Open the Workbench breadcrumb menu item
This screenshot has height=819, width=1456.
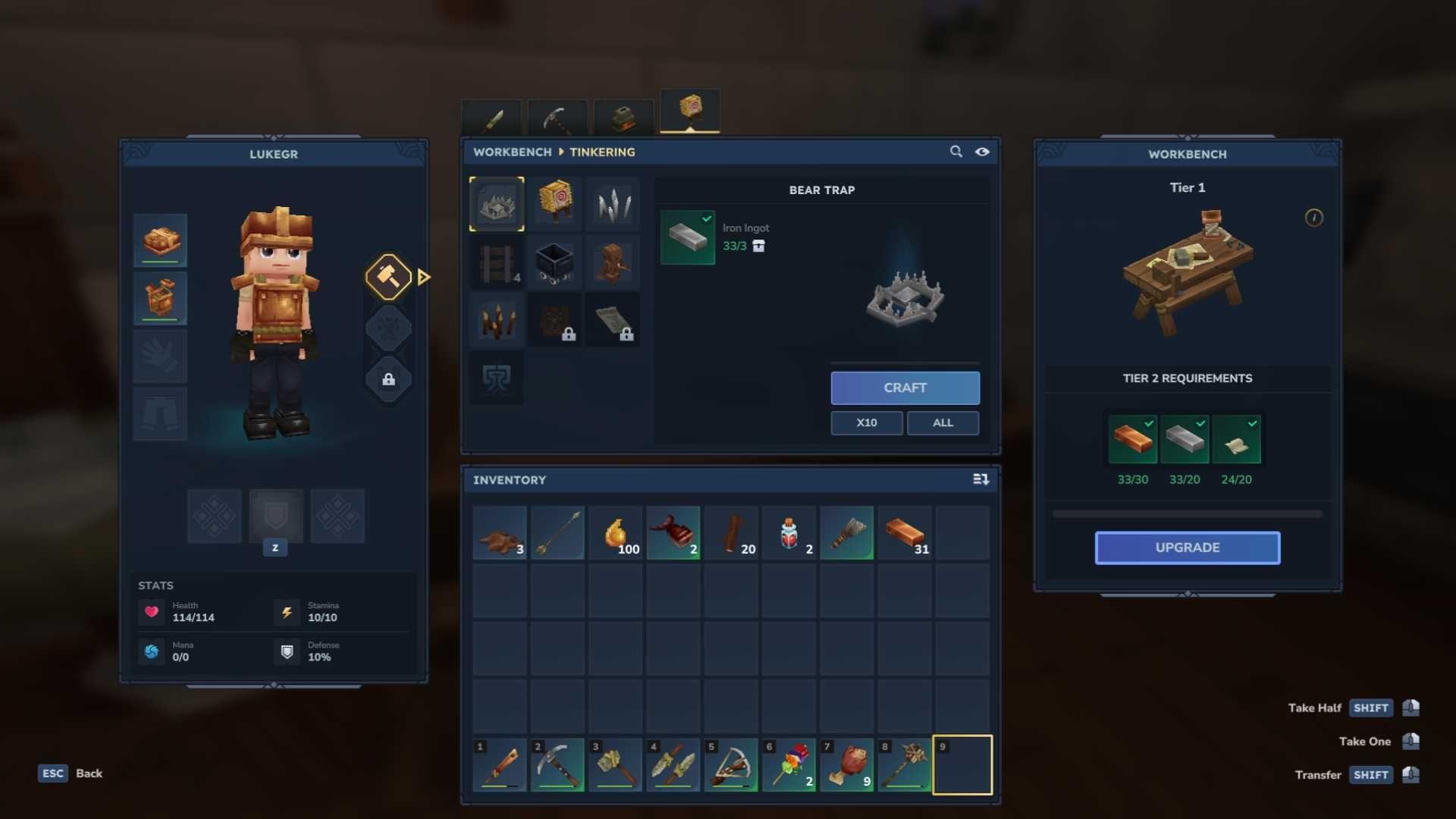tap(512, 152)
